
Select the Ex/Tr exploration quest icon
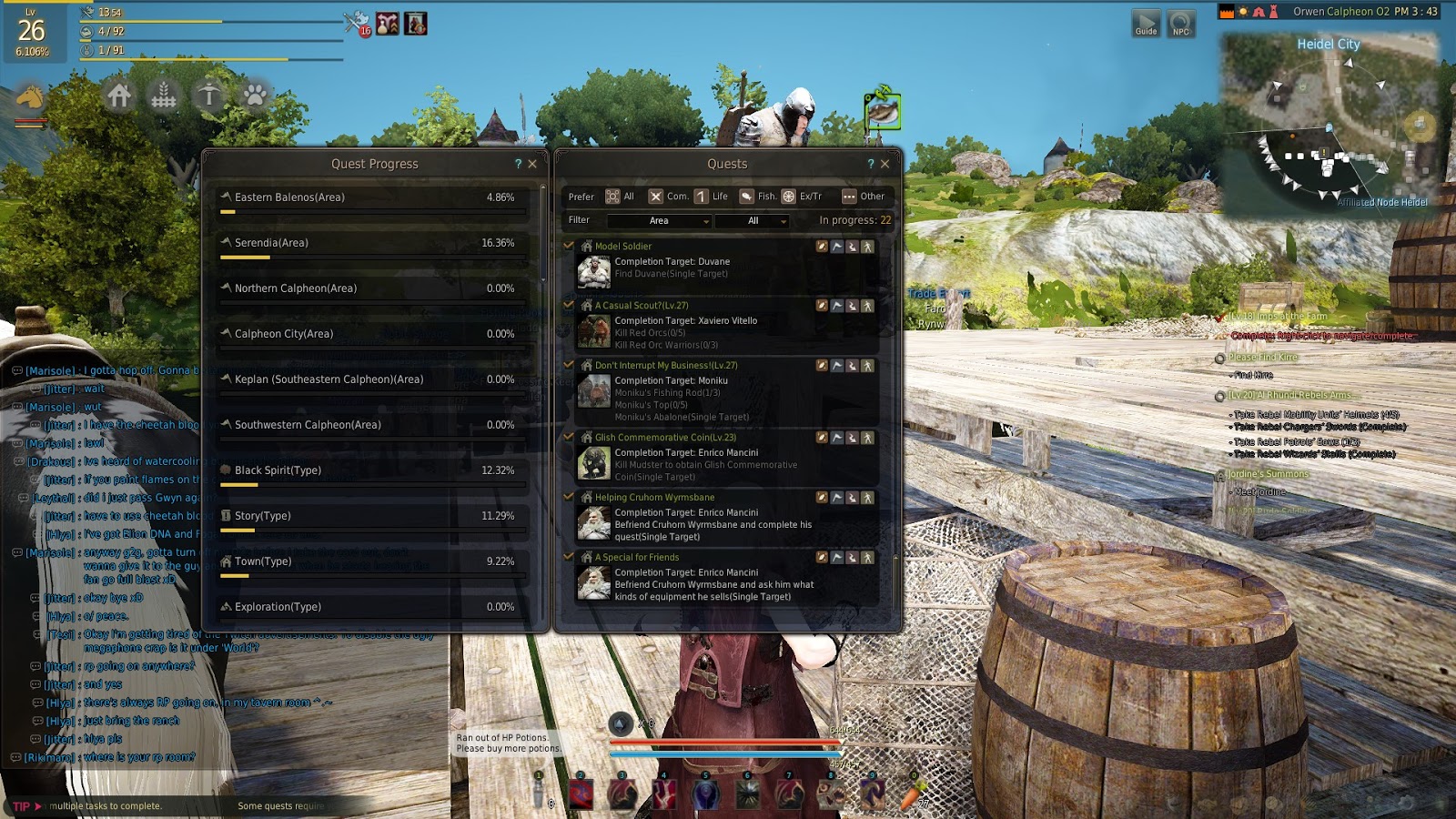tap(788, 197)
